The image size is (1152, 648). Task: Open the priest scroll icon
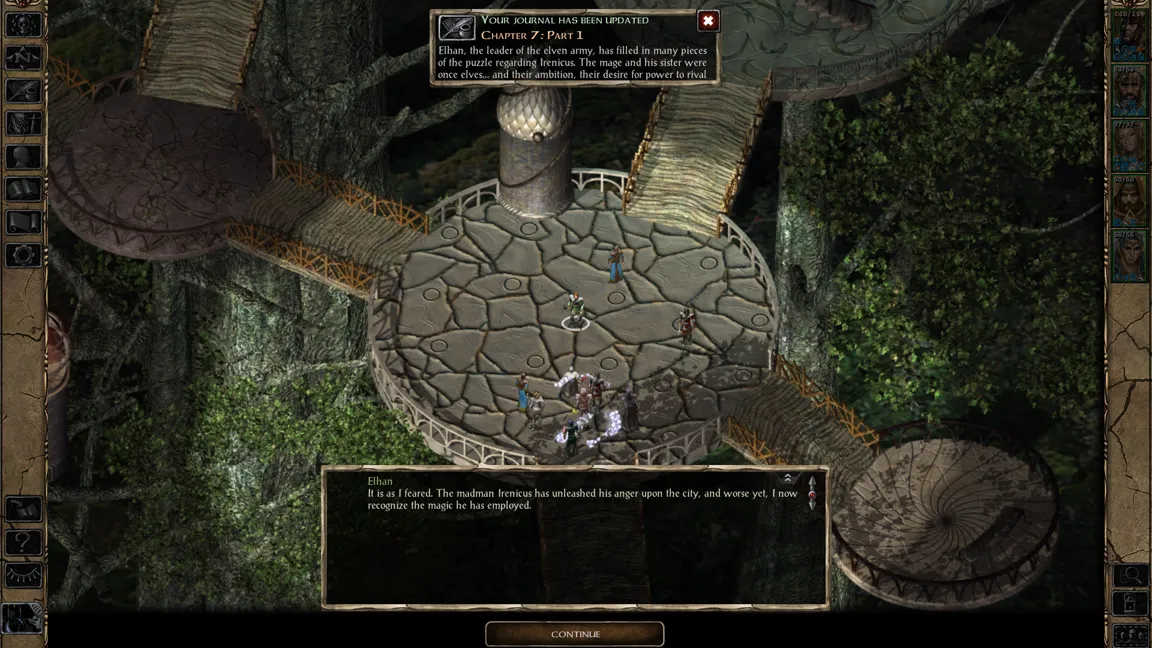[23, 221]
